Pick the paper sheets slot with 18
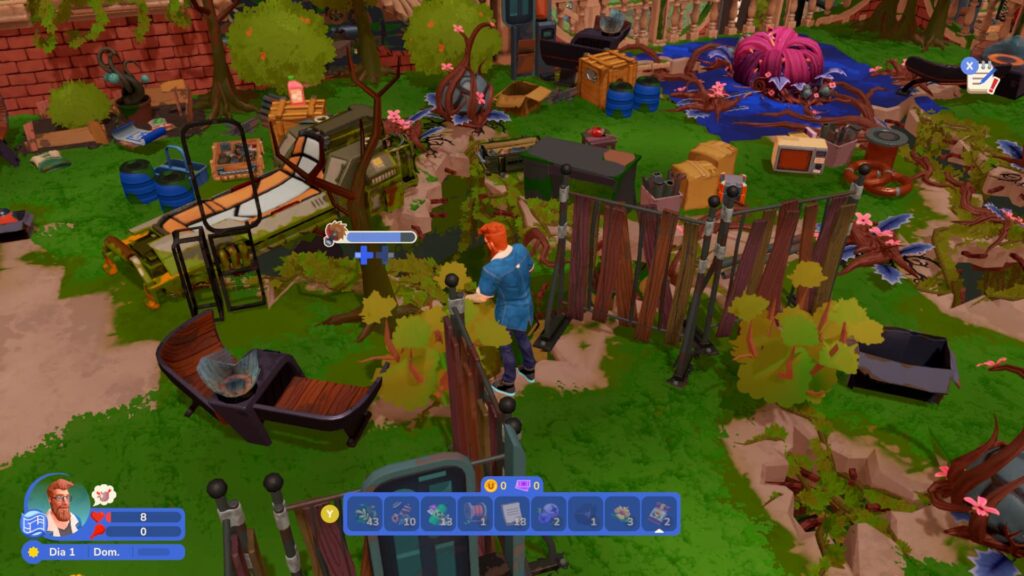The width and height of the screenshot is (1024, 576). [513, 513]
